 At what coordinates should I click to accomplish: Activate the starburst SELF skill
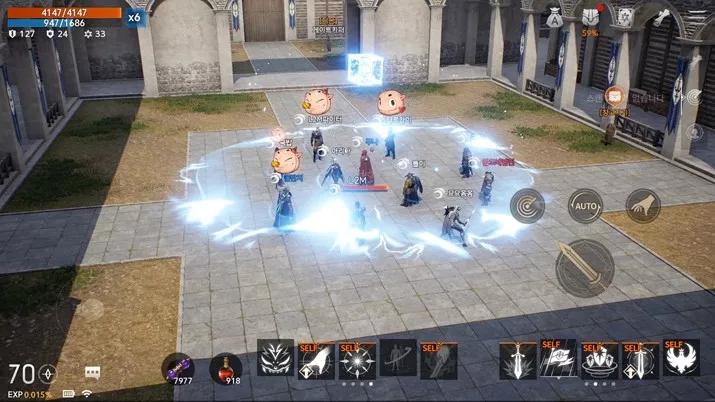click(357, 359)
